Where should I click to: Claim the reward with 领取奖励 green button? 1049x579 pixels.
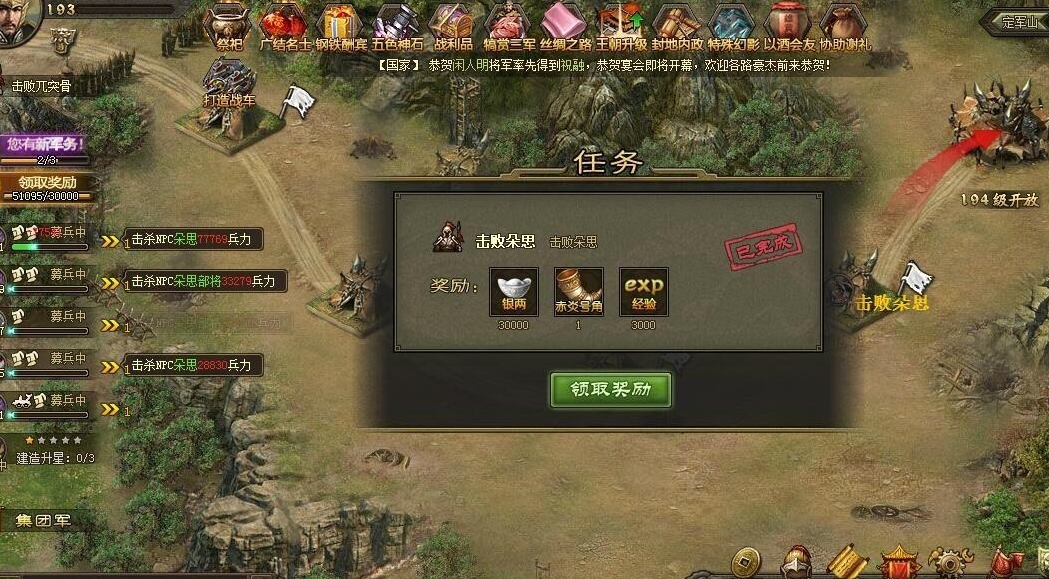pos(610,390)
